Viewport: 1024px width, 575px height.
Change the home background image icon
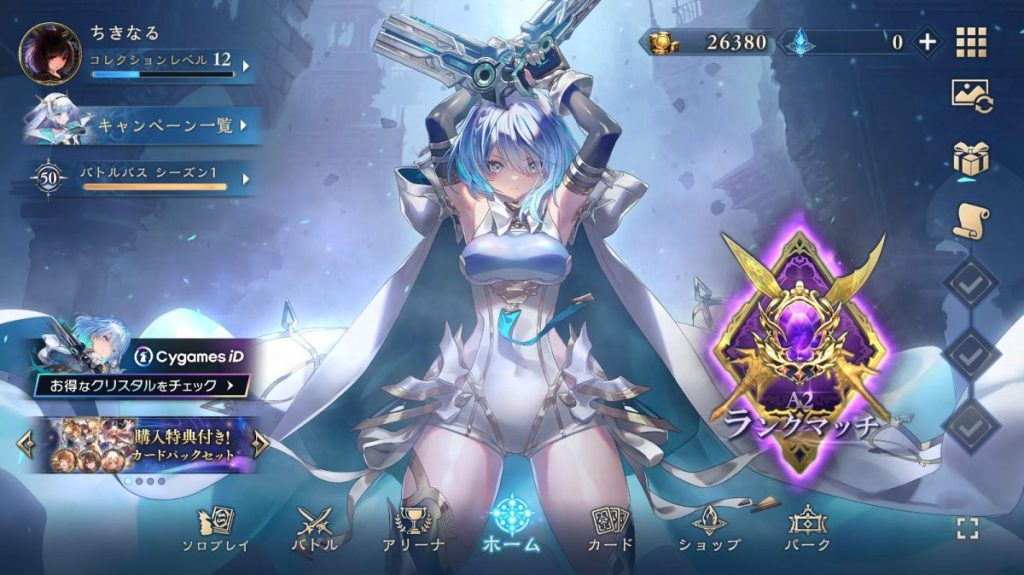pyautogui.click(x=971, y=97)
